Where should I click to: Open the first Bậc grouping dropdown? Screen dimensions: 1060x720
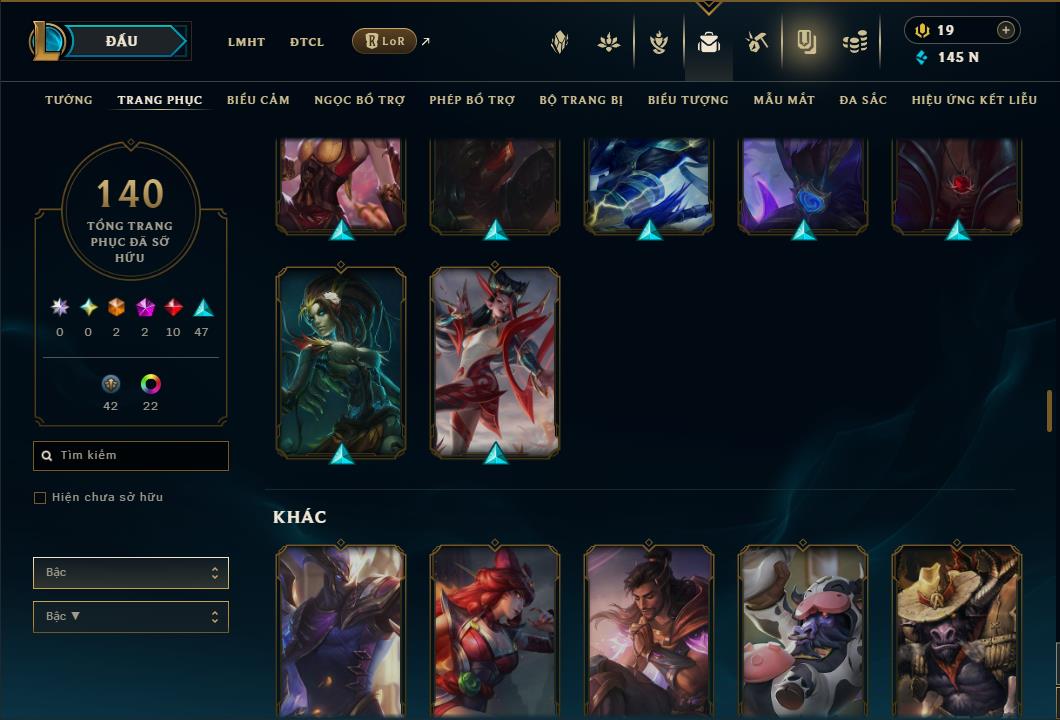(131, 573)
